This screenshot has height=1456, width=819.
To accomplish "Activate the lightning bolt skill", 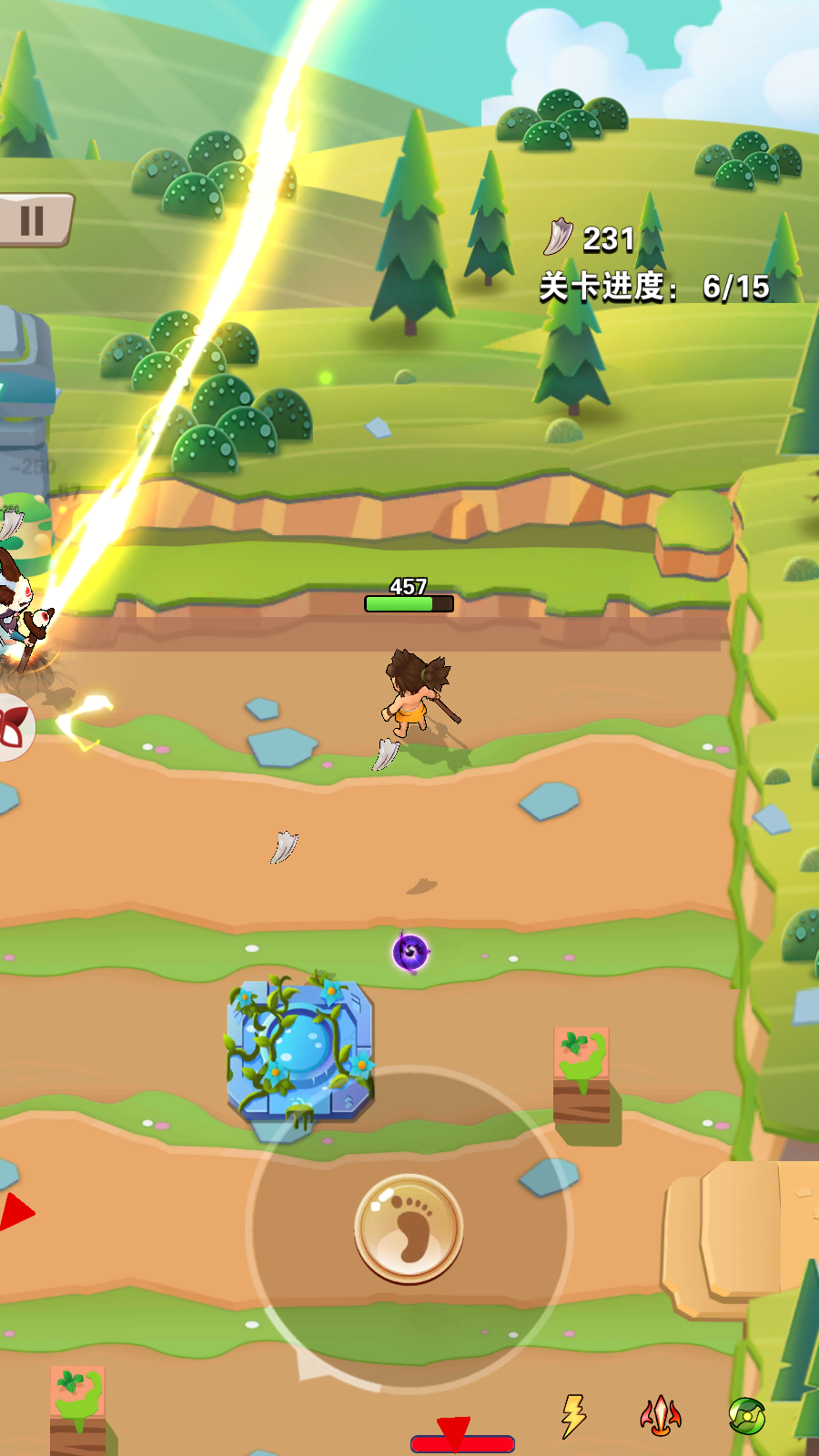I will pos(573,1416).
